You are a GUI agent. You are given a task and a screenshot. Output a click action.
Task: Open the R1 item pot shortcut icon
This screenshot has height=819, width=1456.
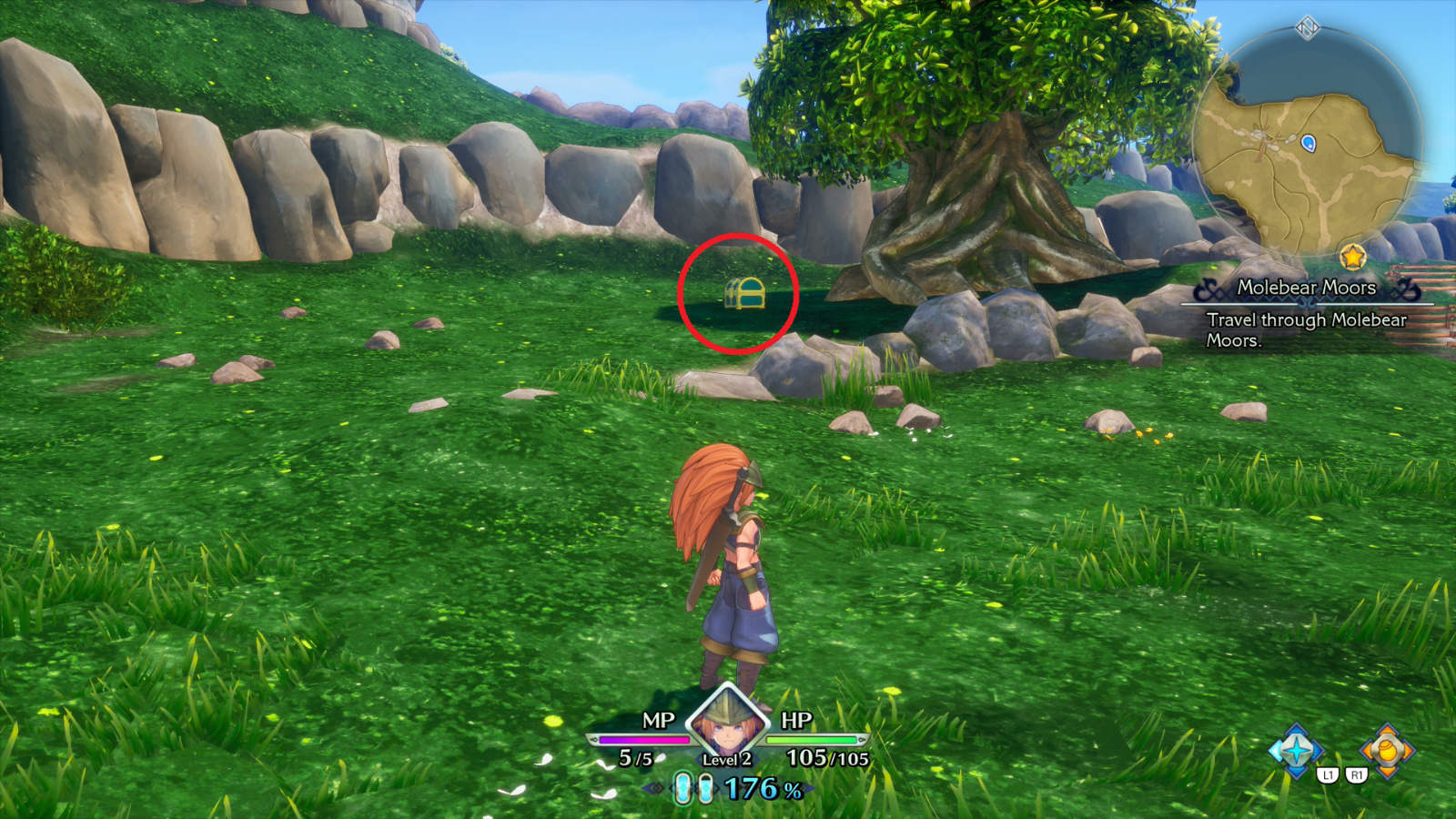(x=1386, y=749)
